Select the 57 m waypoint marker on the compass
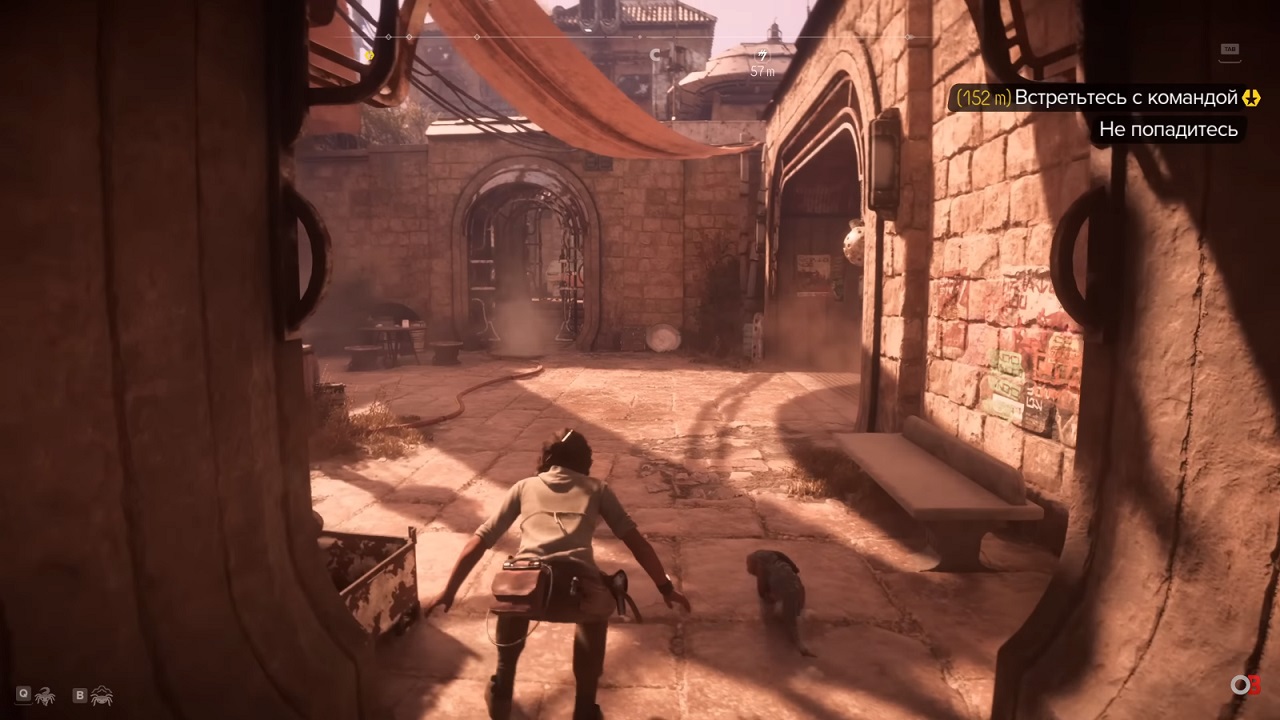This screenshot has height=720, width=1280. [763, 56]
